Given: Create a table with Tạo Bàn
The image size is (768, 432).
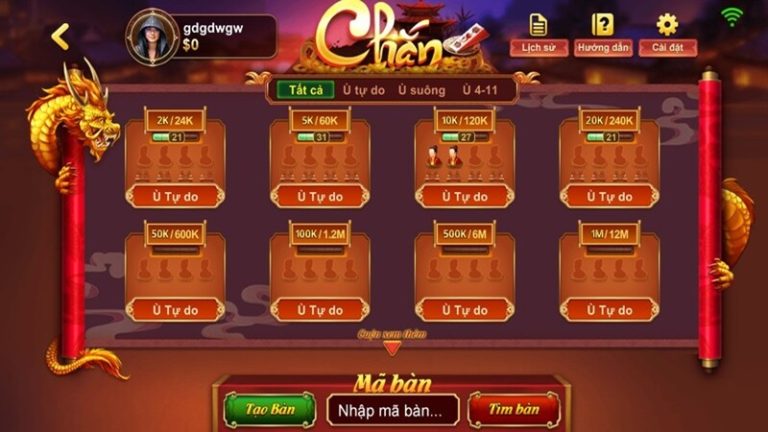Looking at the screenshot, I should (x=270, y=409).
